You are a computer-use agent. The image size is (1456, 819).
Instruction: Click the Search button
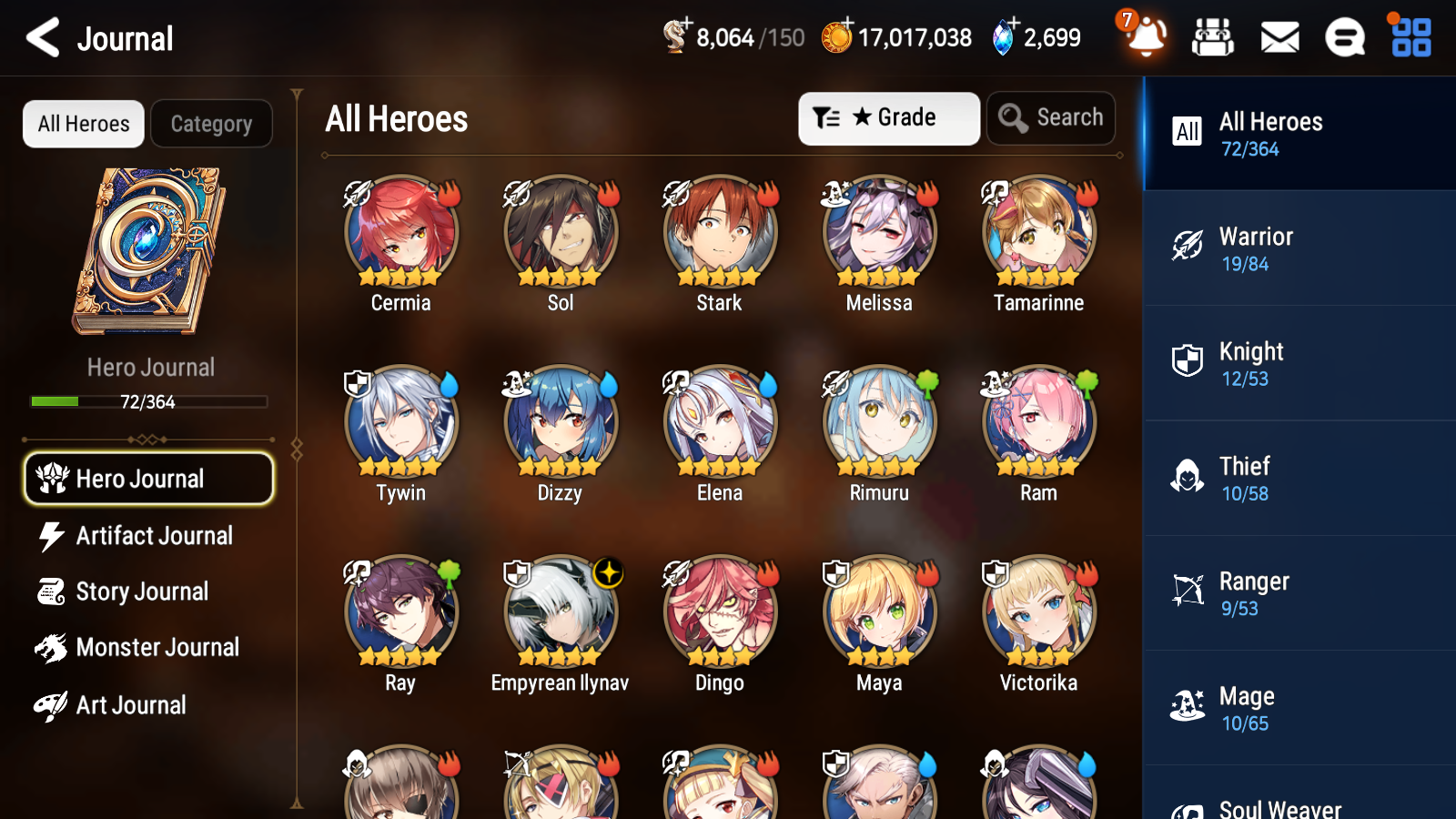(x=1051, y=117)
